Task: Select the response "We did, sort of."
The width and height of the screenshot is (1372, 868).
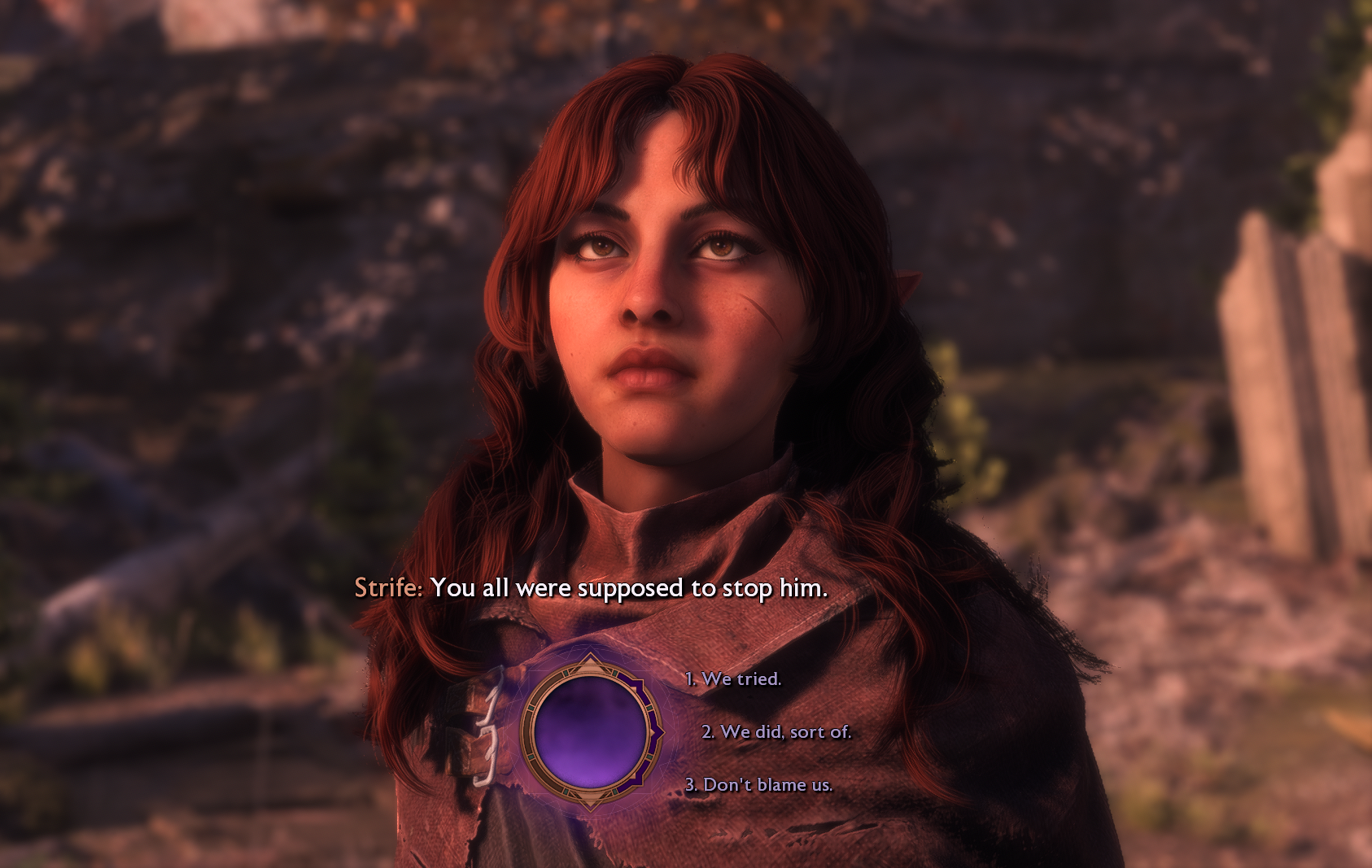Action: coord(776,732)
